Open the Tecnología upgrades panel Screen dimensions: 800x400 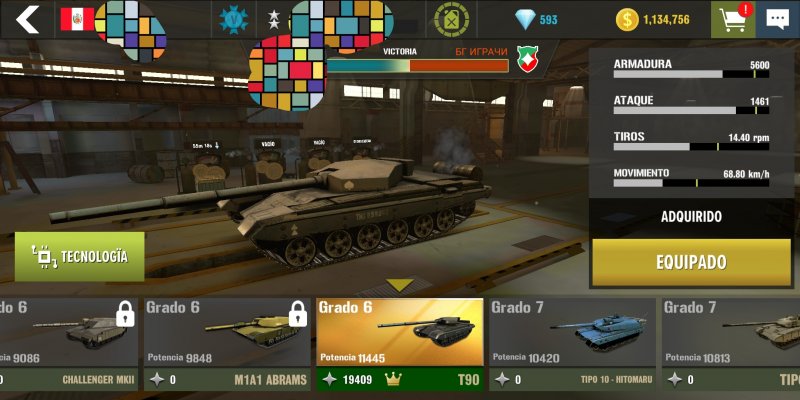coord(79,256)
